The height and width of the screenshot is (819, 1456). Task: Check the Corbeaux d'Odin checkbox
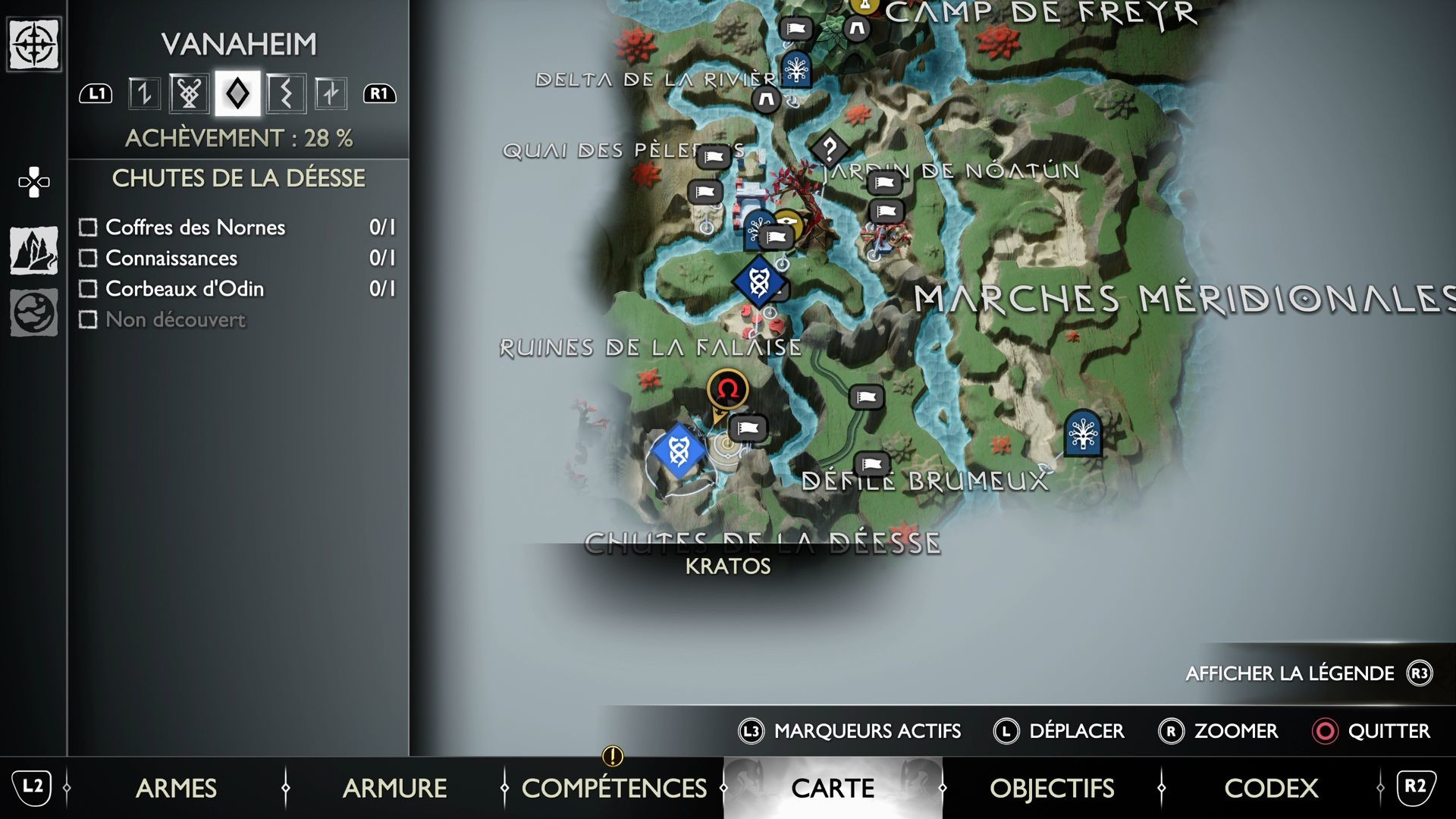89,289
